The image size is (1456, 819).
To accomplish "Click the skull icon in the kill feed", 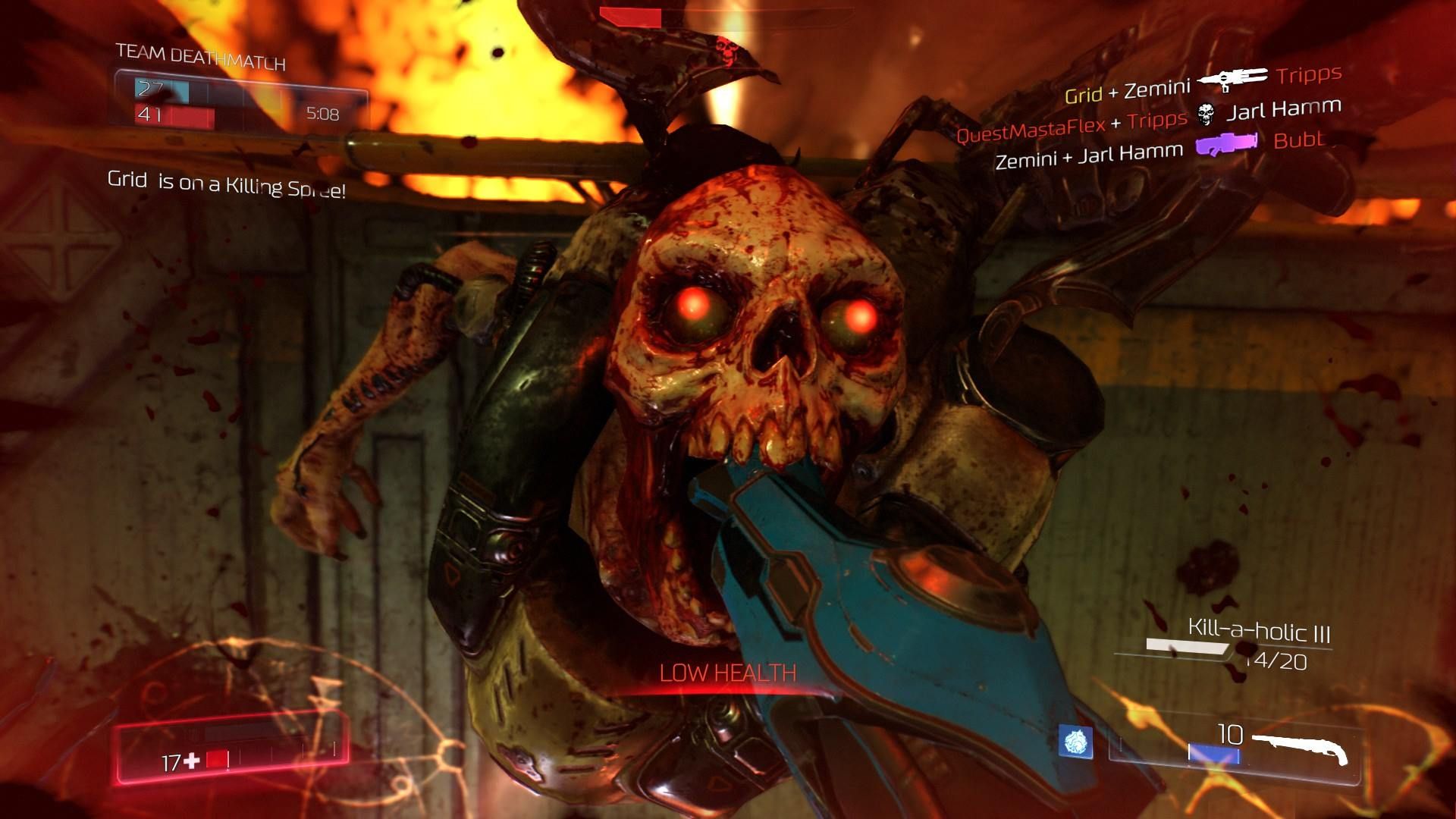I will pos(1206,115).
